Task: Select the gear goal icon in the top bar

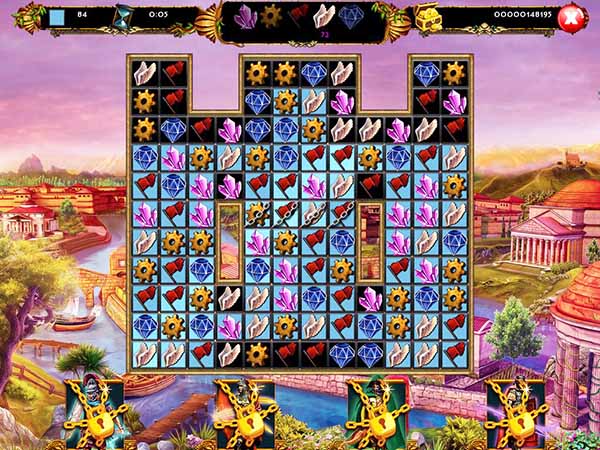Action: pos(271,16)
